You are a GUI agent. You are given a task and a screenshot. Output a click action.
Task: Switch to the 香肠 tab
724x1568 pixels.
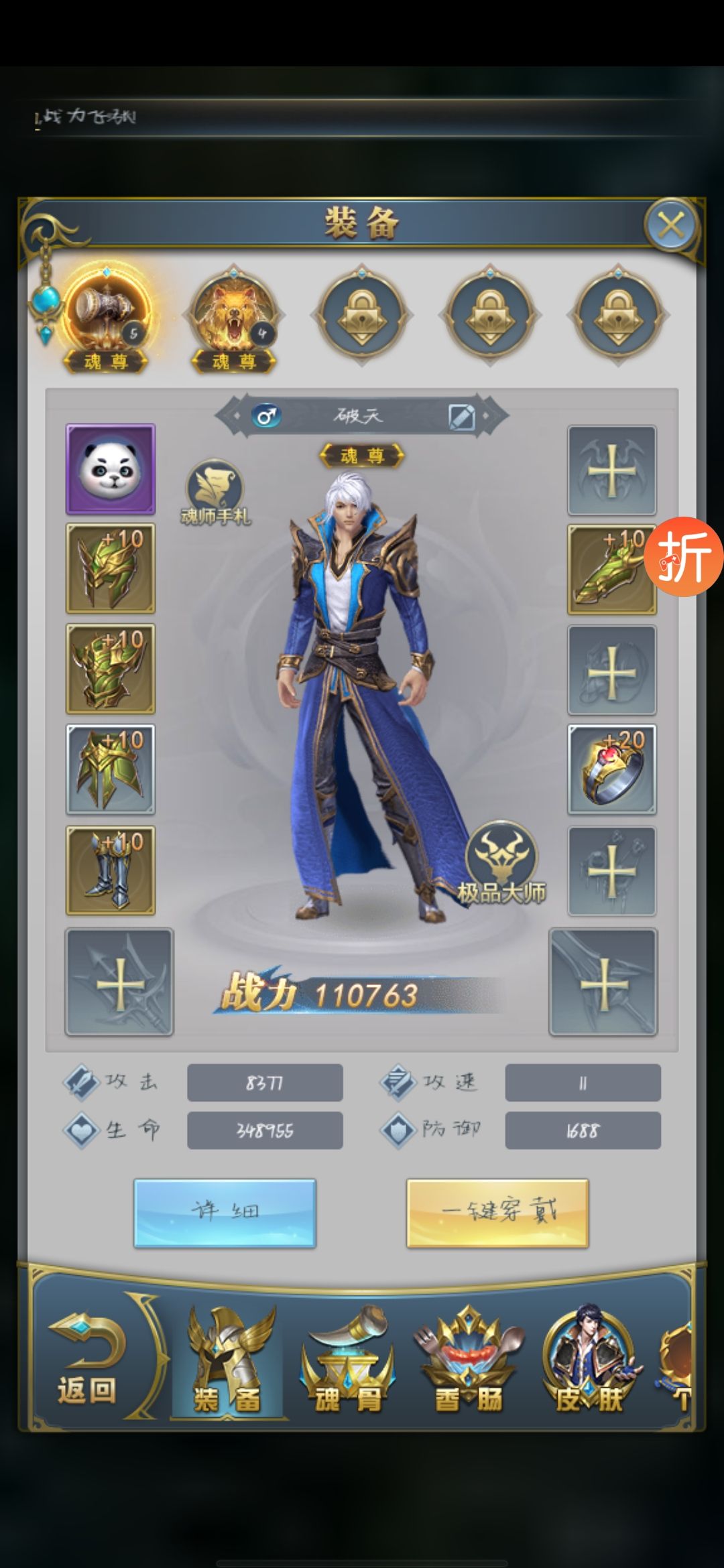(468, 1360)
